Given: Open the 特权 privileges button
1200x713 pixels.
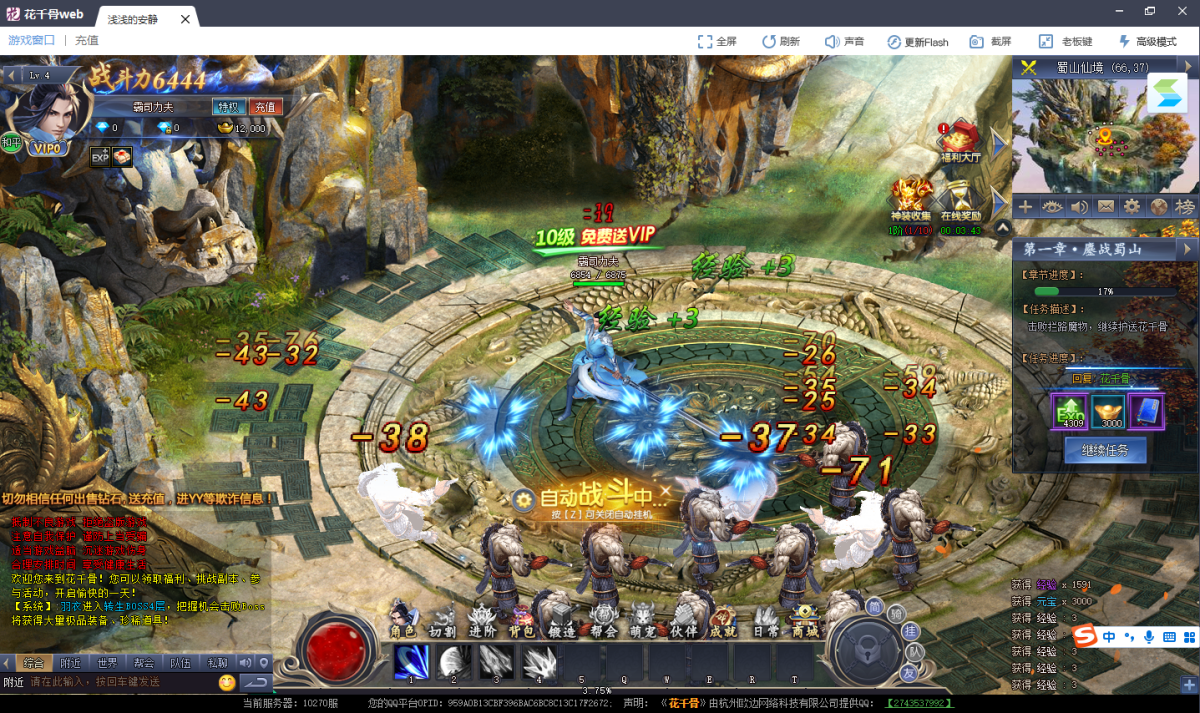Looking at the screenshot, I should click(227, 107).
